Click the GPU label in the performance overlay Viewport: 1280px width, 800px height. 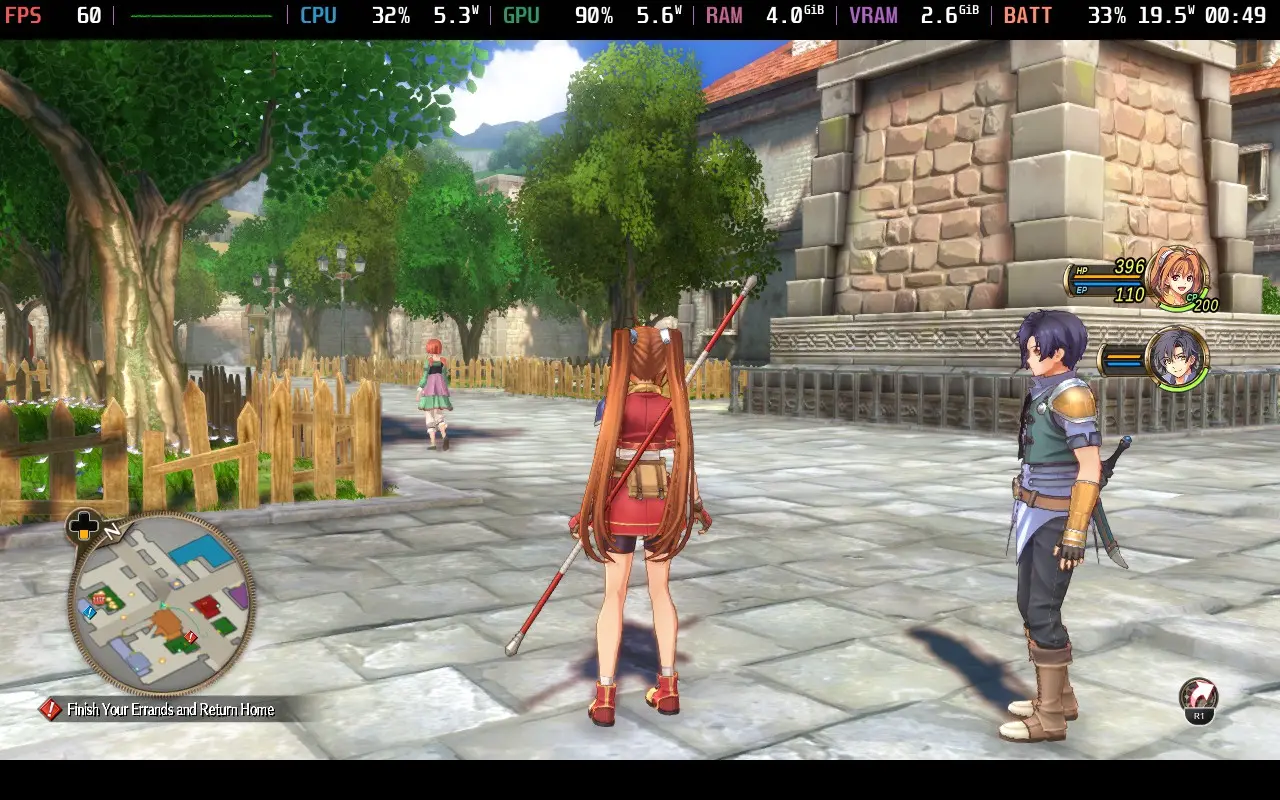(520, 15)
